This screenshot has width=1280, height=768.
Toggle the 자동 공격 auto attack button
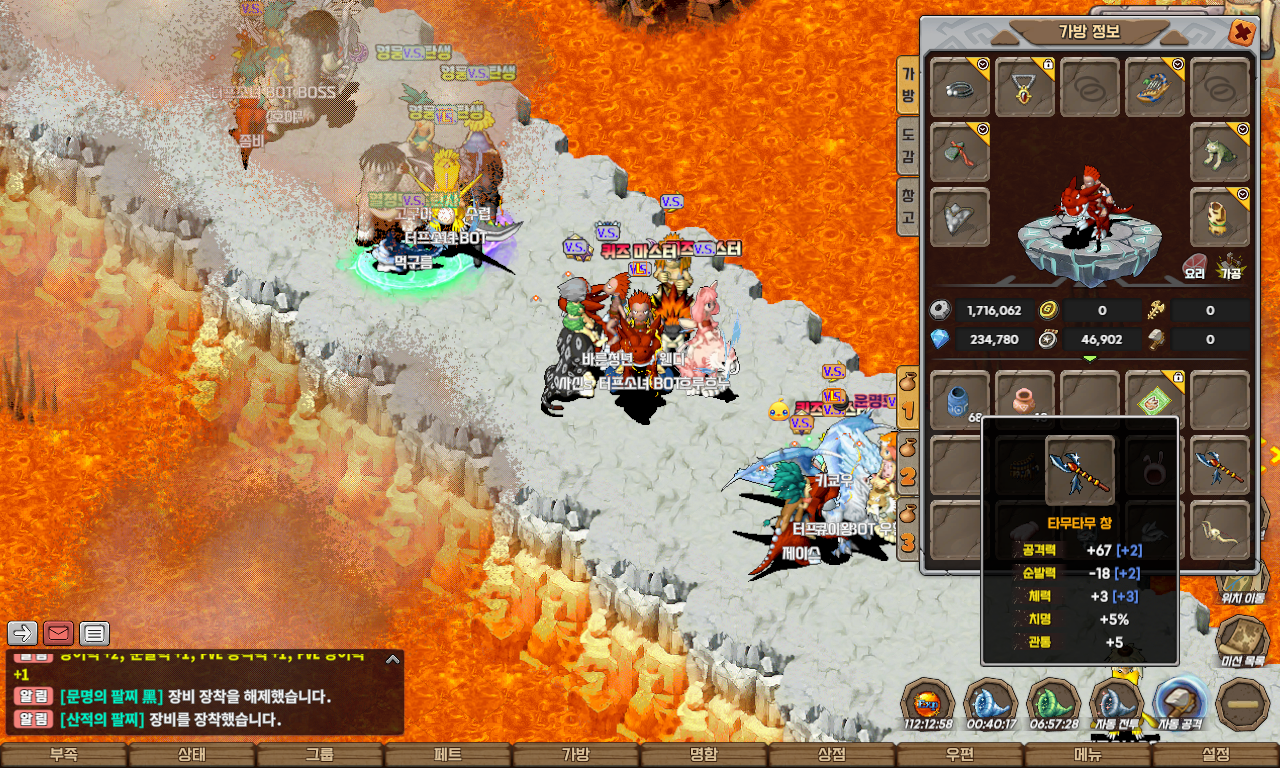pyautogui.click(x=1177, y=704)
